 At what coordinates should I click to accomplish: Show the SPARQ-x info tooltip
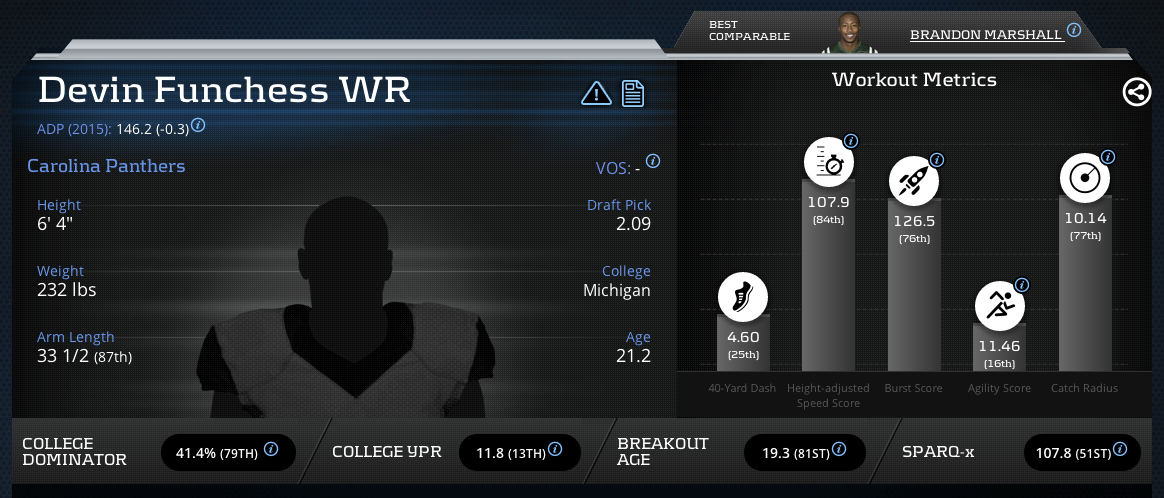click(x=1123, y=451)
